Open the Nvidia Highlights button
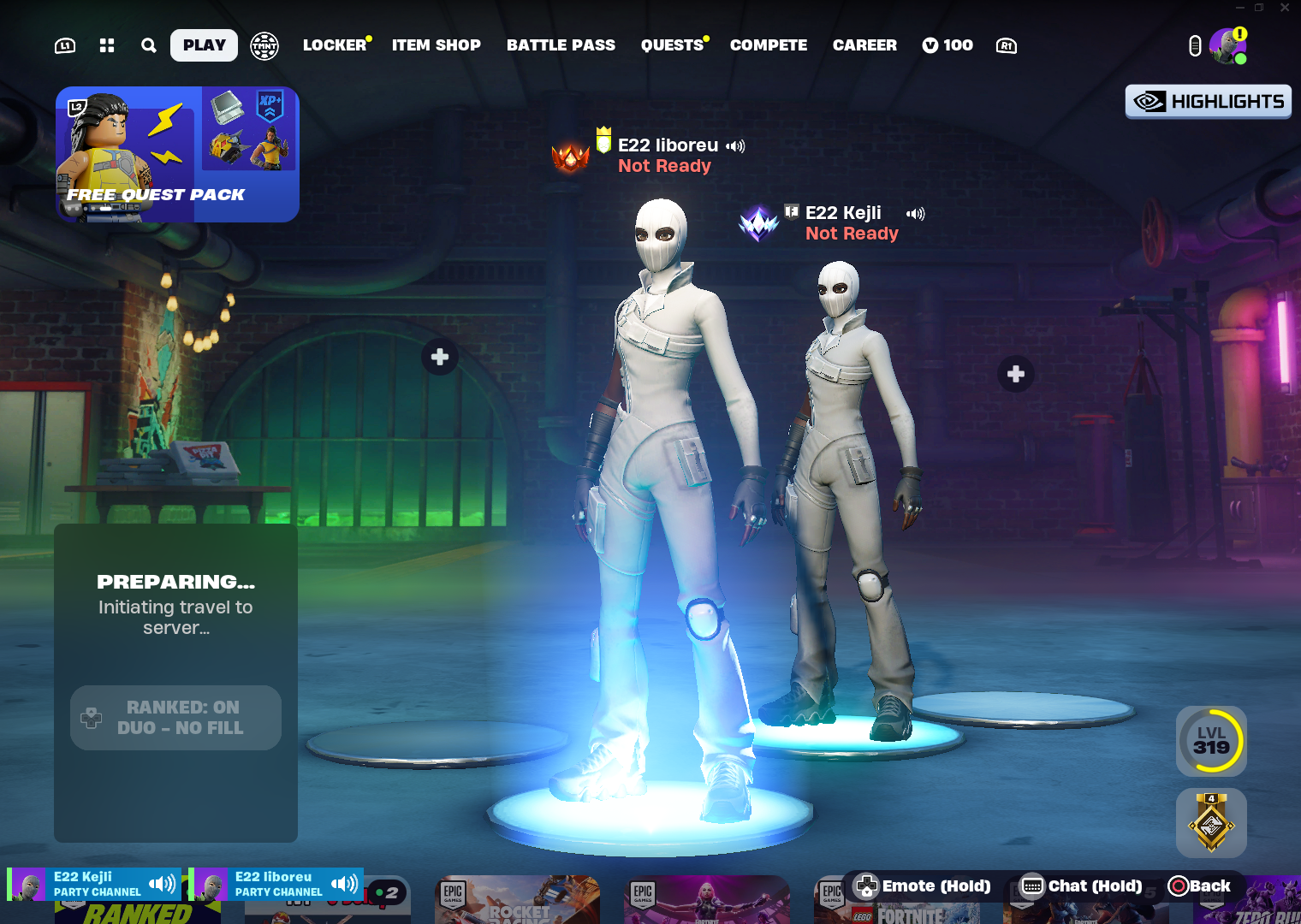This screenshot has width=1301, height=924. tap(1208, 102)
